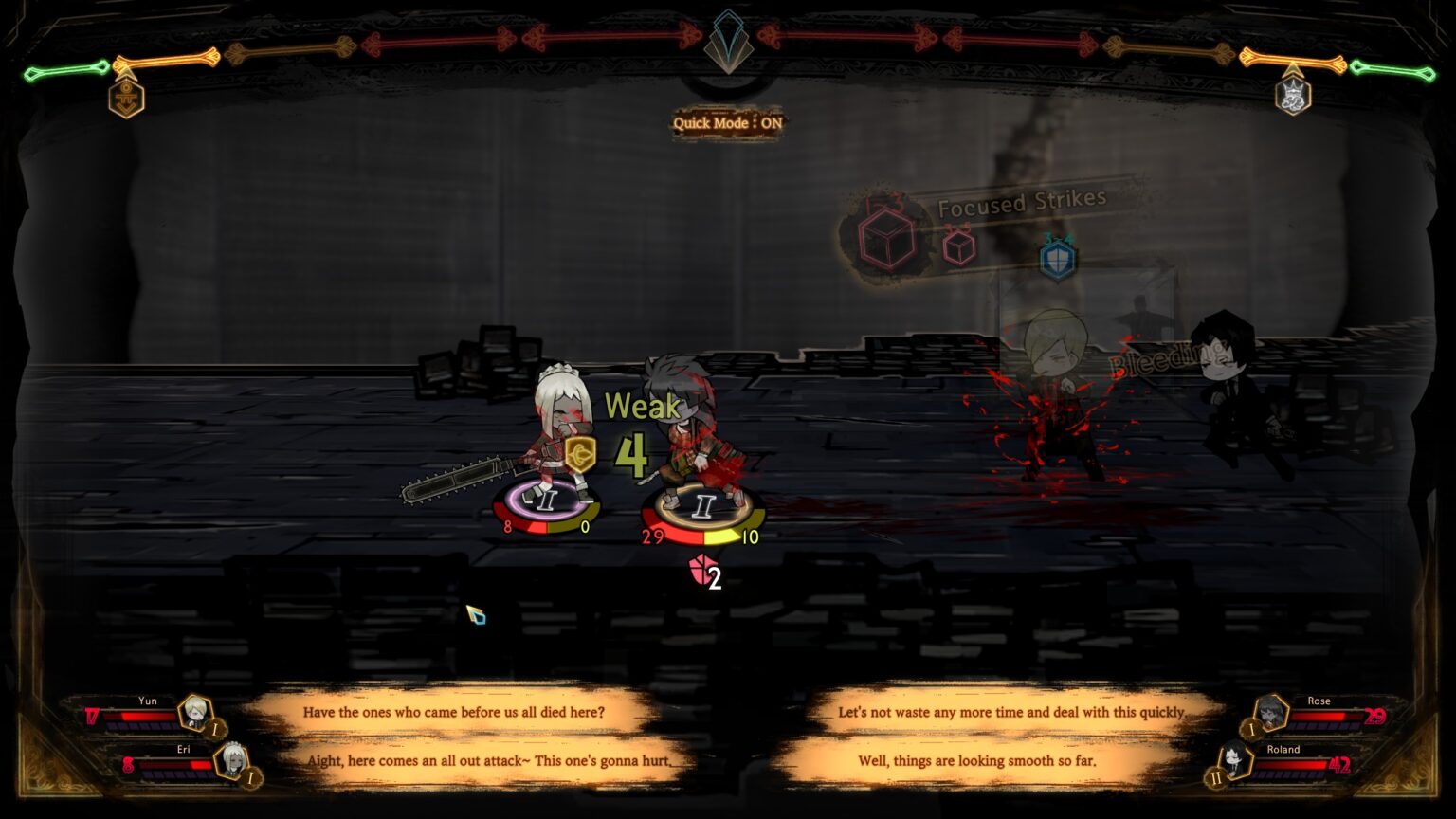Image resolution: width=1456 pixels, height=819 pixels.
Task: Click the blue block die shield icon
Action: tap(1060, 261)
